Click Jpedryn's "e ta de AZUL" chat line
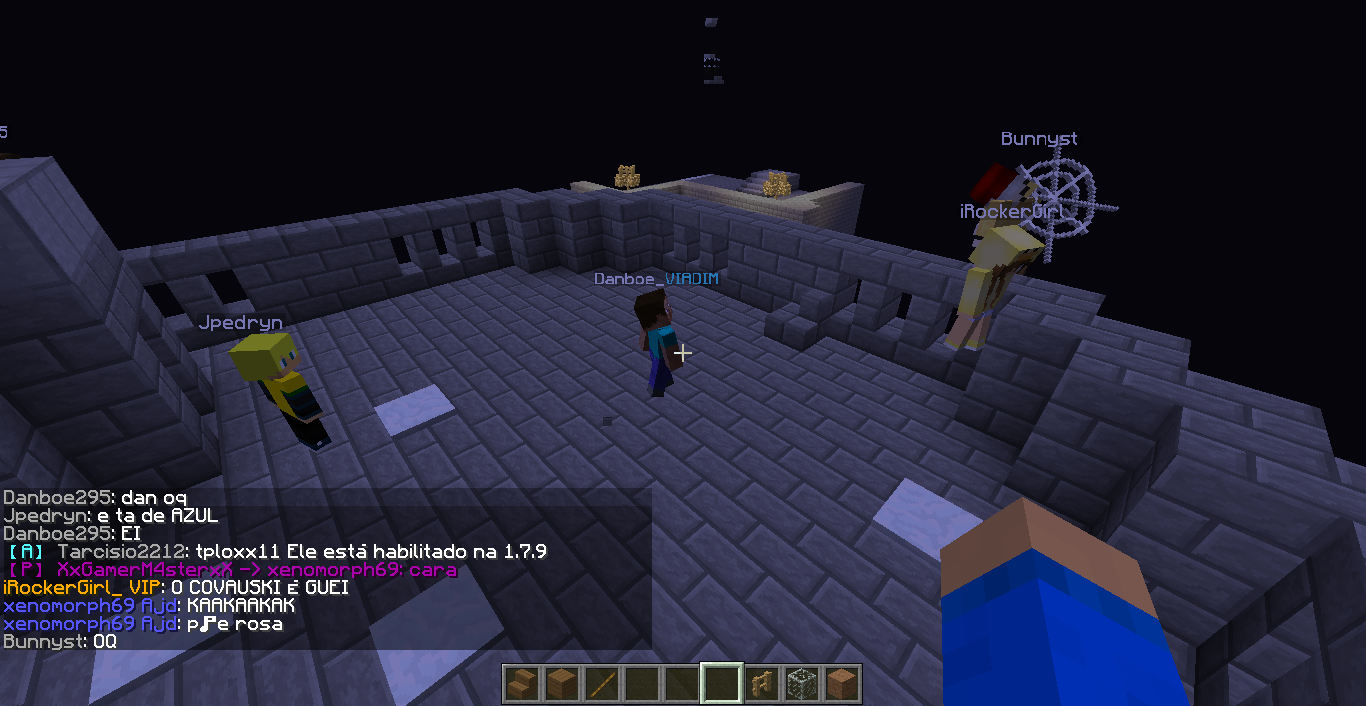This screenshot has width=1366, height=706. (111, 516)
